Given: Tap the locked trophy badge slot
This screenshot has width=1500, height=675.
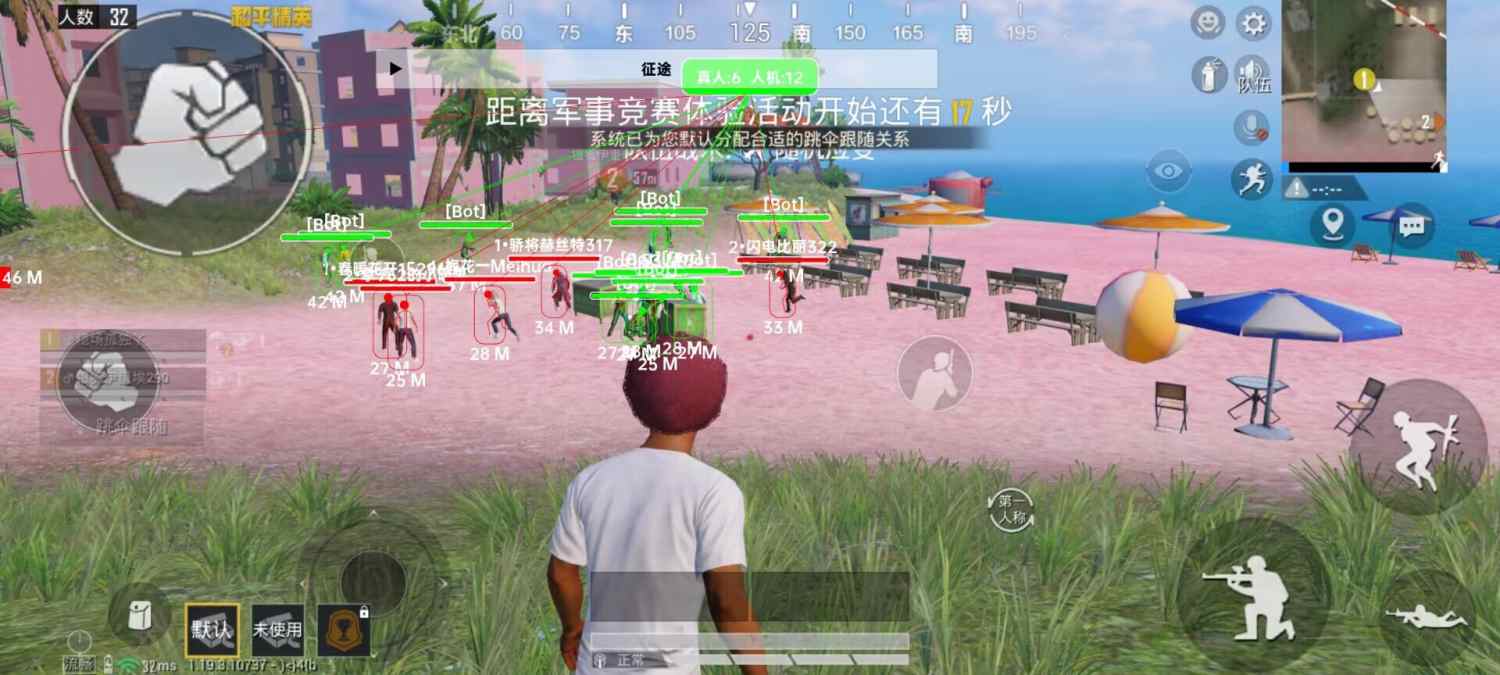Looking at the screenshot, I should pos(343,630).
